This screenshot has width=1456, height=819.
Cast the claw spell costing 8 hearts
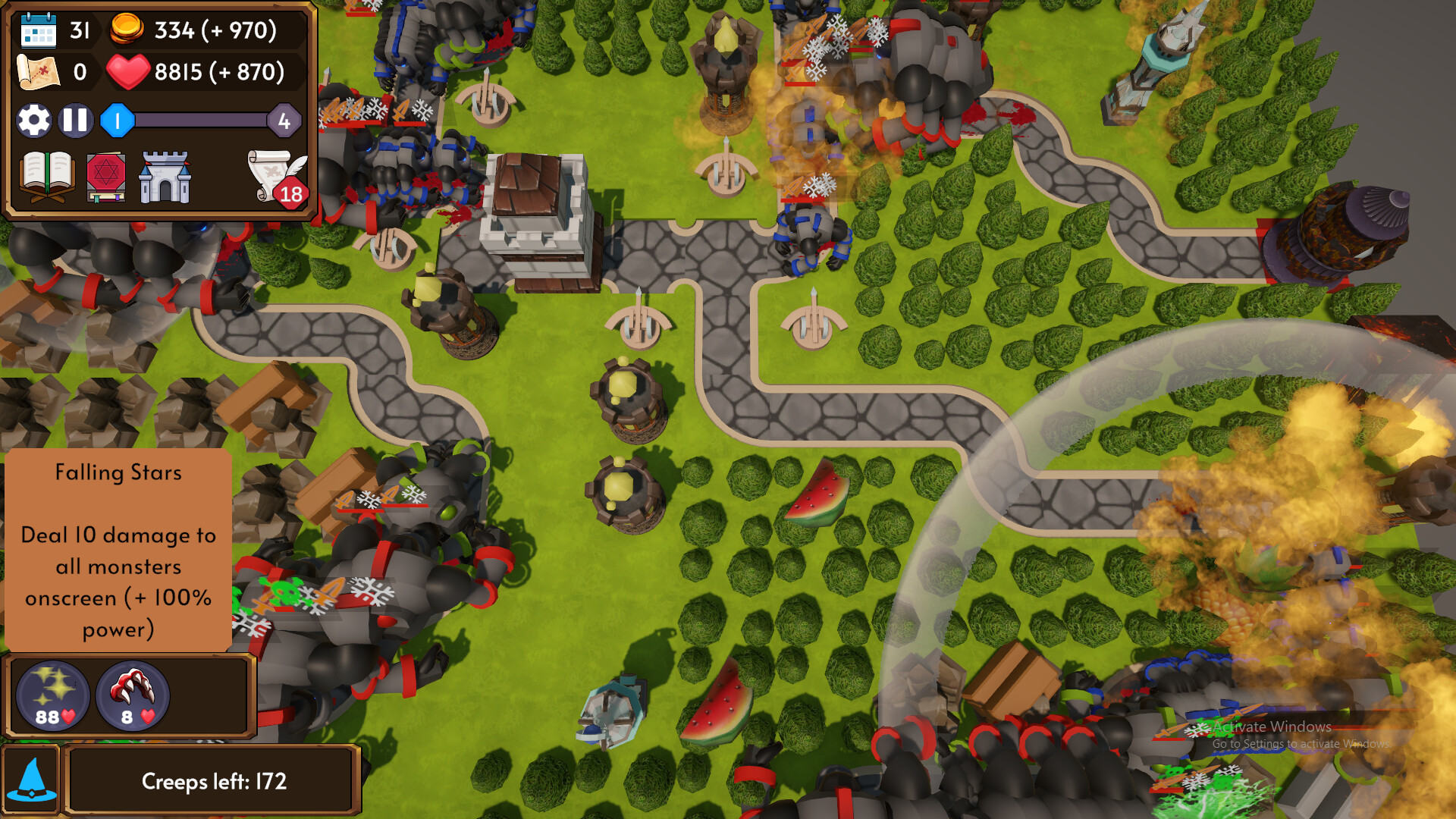(x=132, y=696)
